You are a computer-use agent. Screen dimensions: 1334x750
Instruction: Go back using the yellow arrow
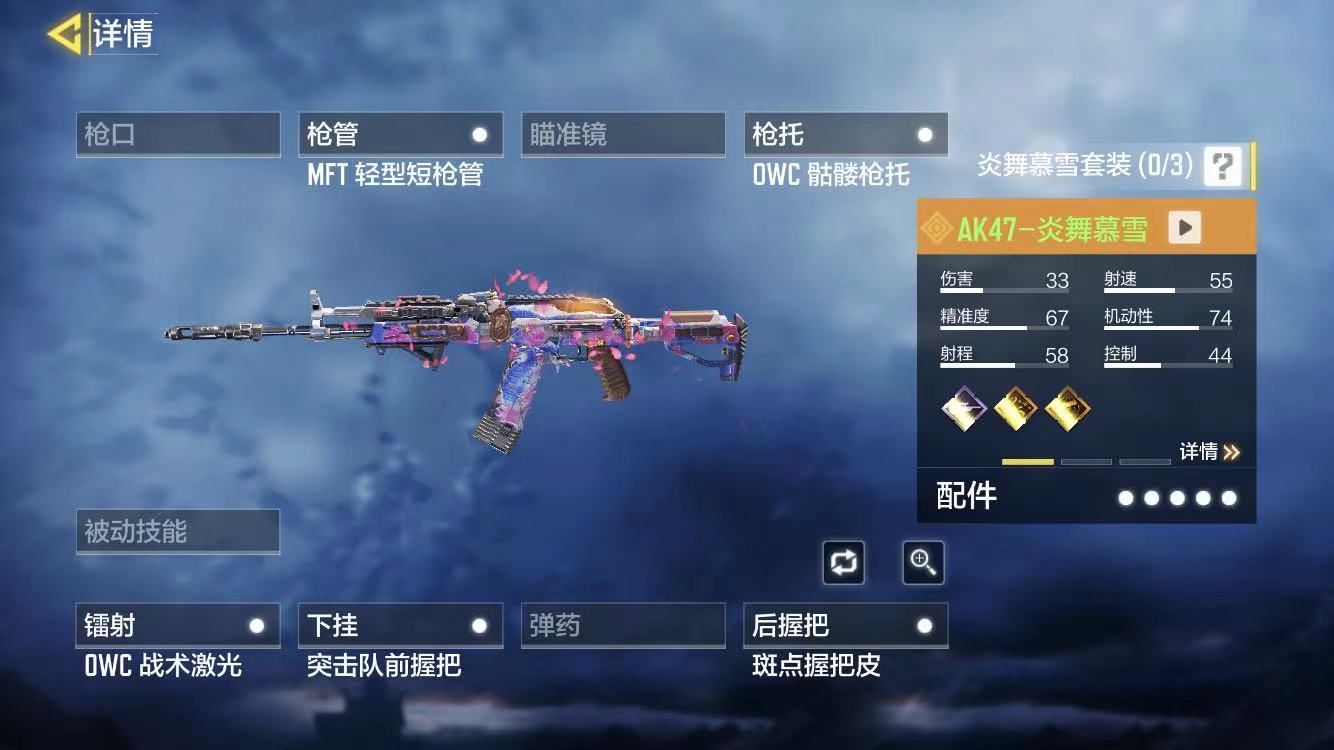64,34
